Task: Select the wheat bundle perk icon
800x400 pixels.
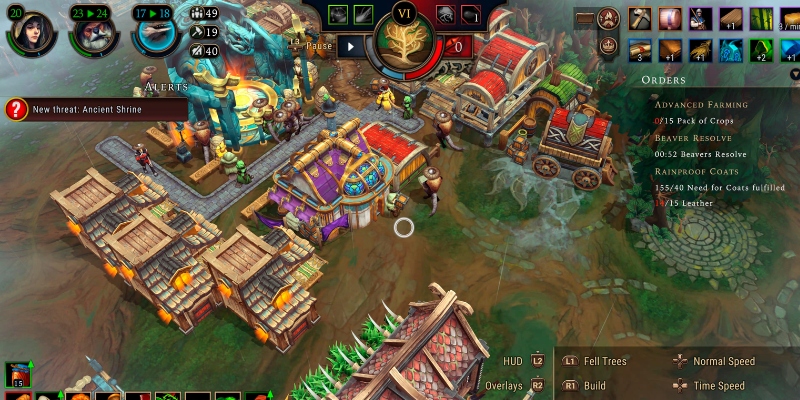Action: (701, 49)
